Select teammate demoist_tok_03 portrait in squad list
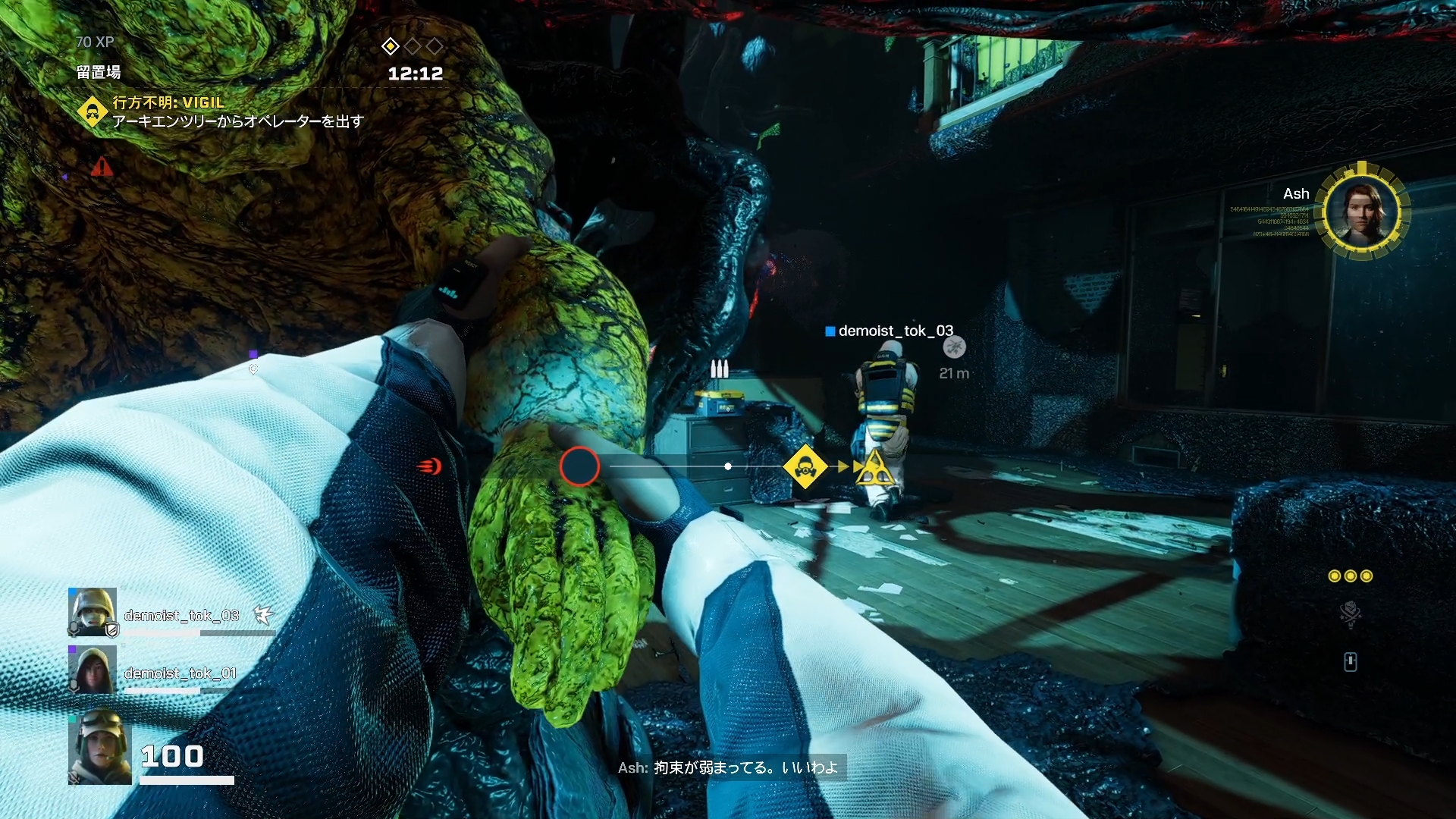The image size is (1456, 819). [x=93, y=612]
